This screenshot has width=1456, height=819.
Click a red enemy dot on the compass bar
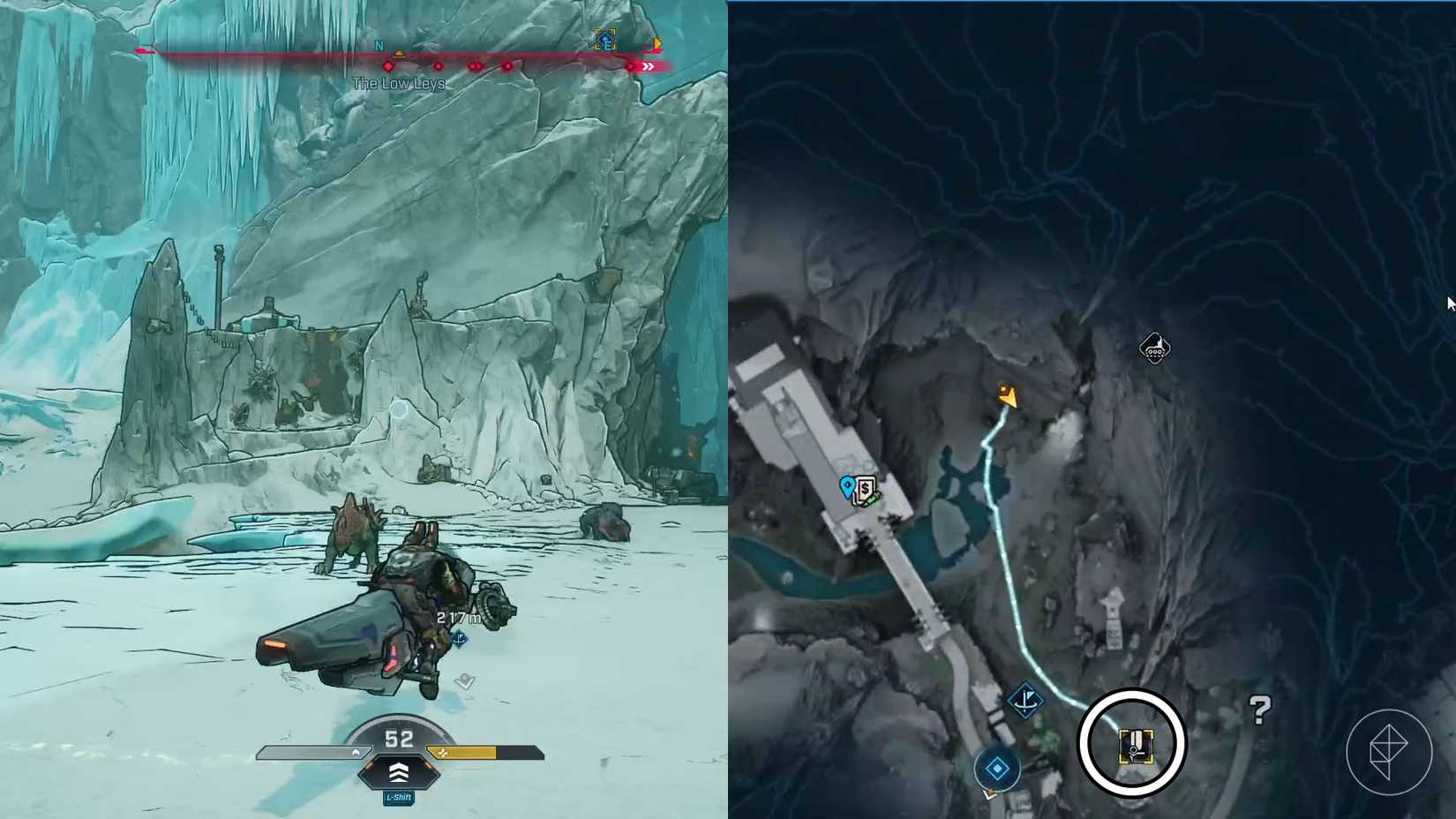(389, 66)
